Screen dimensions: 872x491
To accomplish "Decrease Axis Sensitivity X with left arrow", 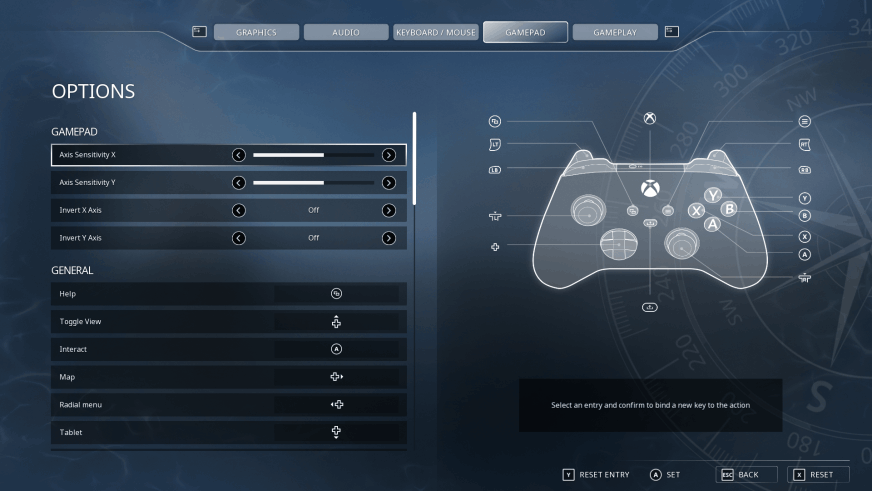I will click(x=239, y=155).
